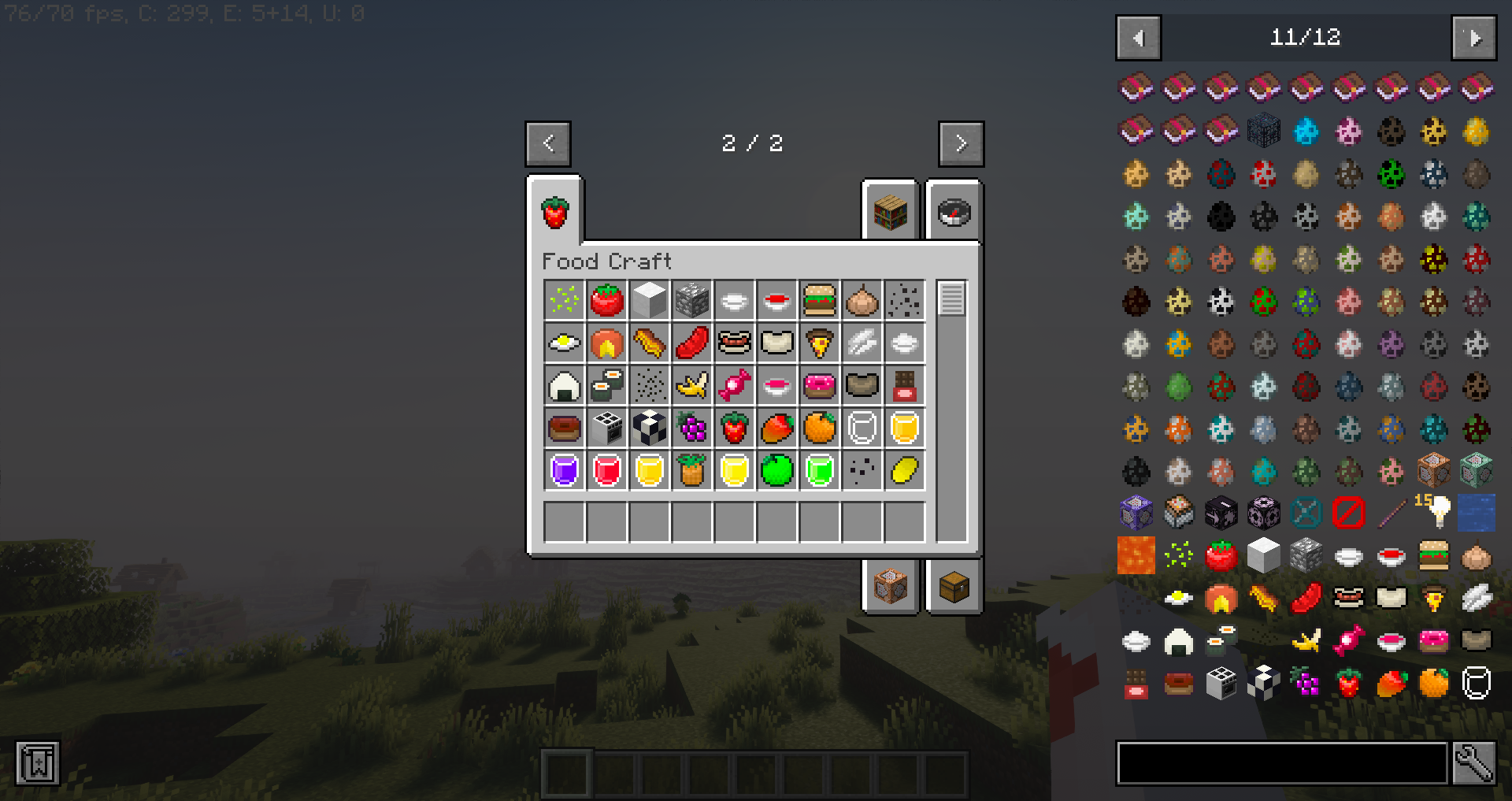Open the chest inventory tab
The width and height of the screenshot is (1512, 801).
point(954,585)
